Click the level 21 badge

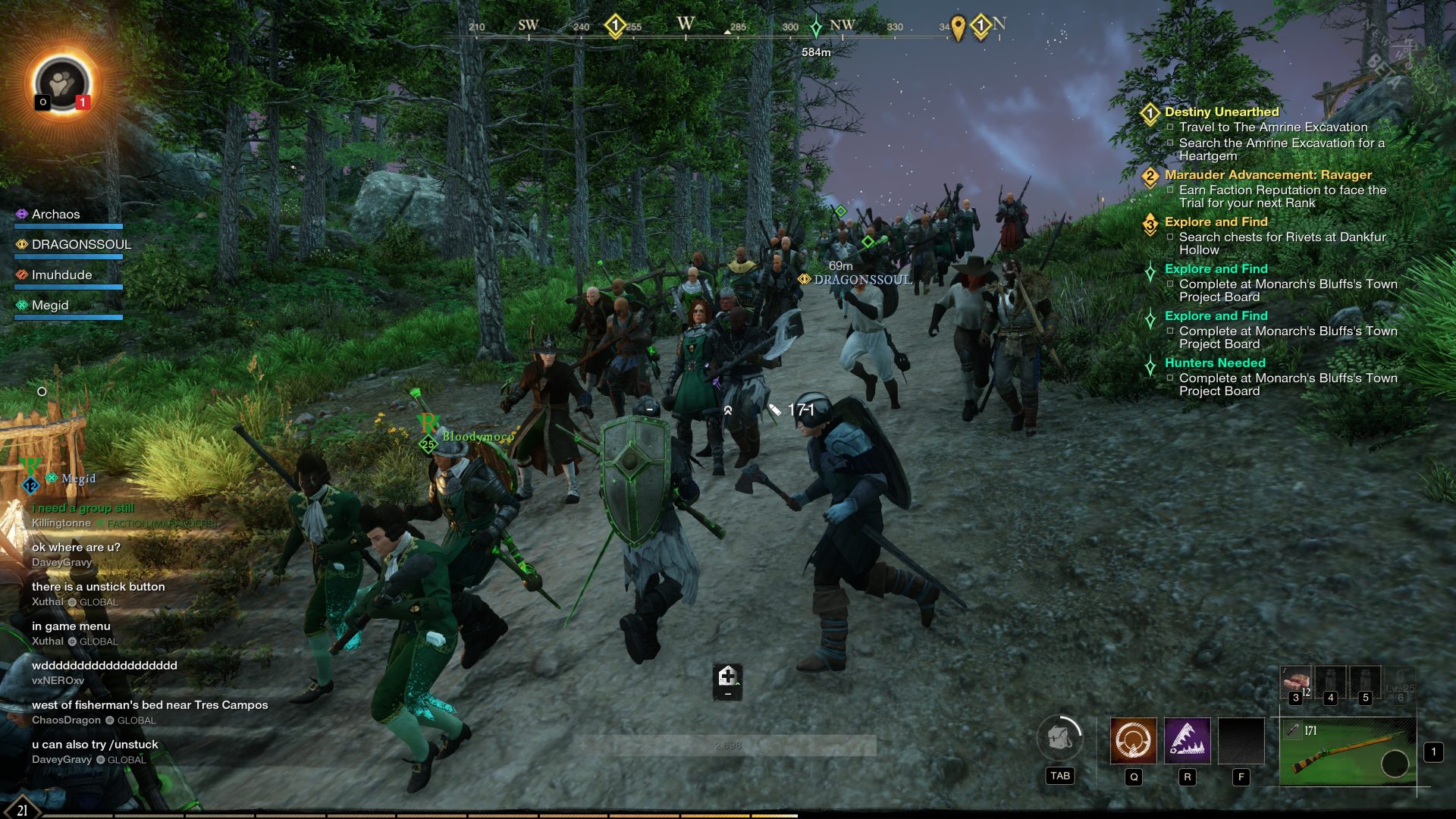coord(22,809)
